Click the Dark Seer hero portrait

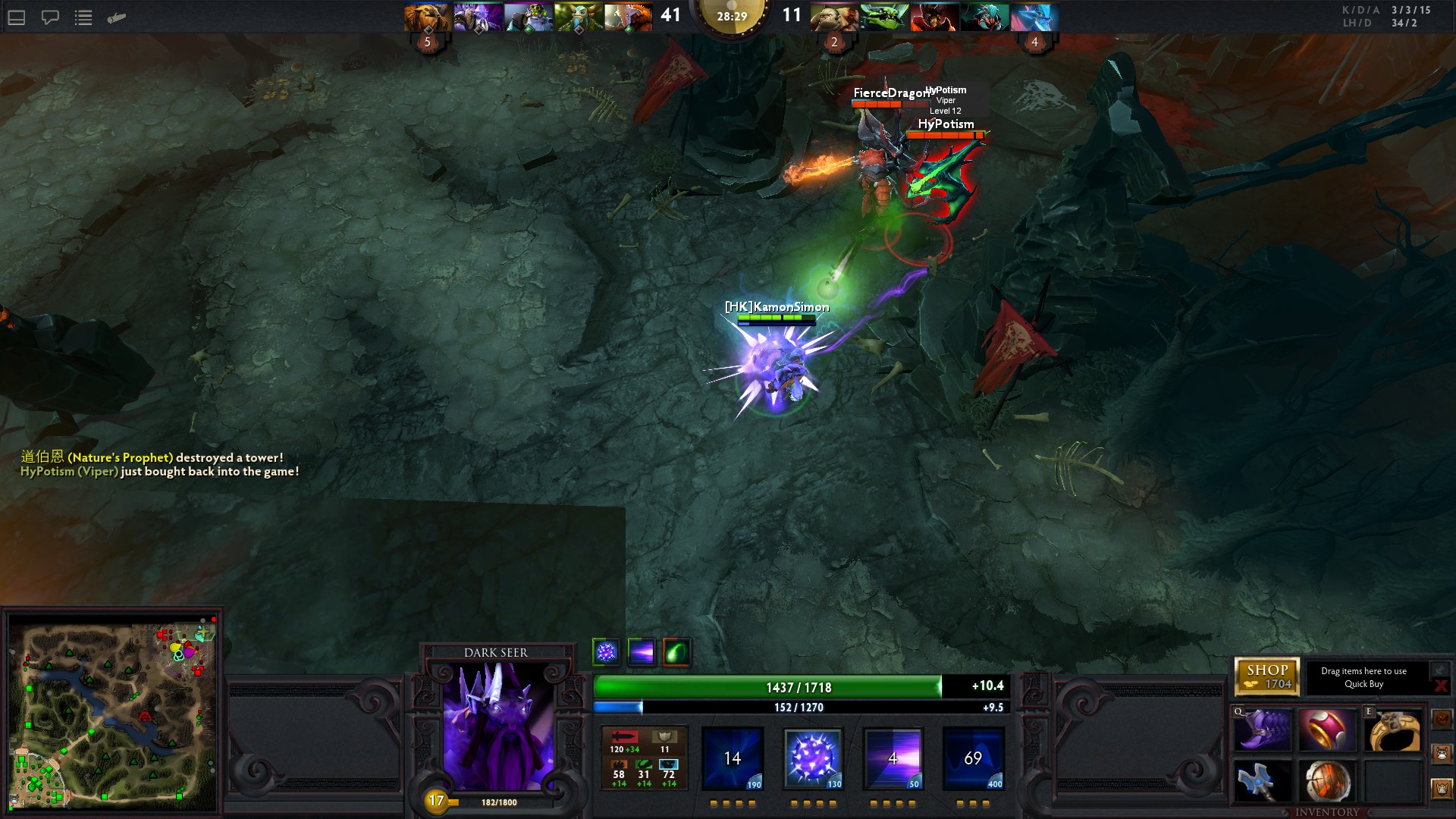tap(497, 726)
